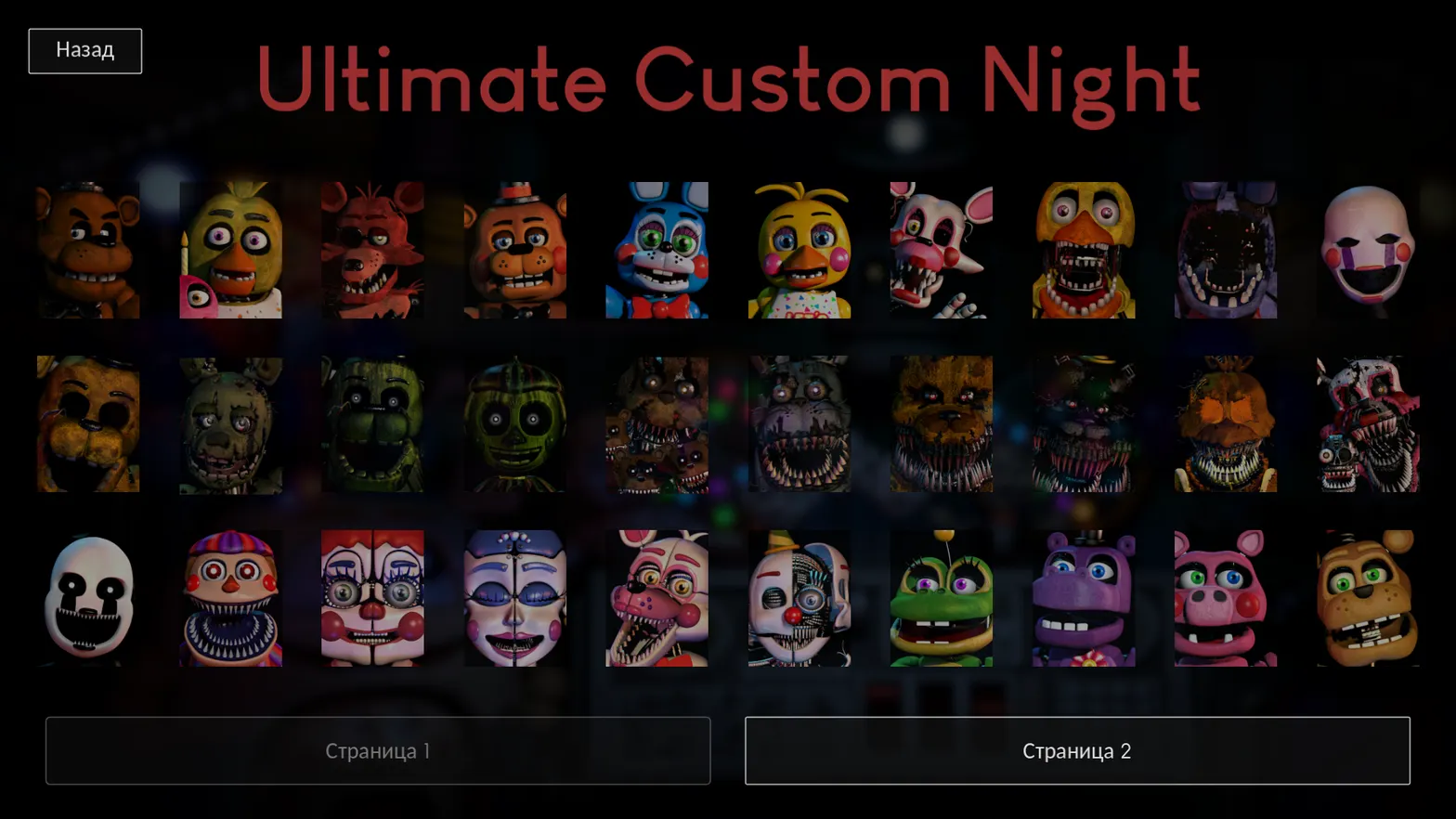Image resolution: width=1456 pixels, height=819 pixels.
Task: Select Funtime Foxy's portrait
Action: pyautogui.click(x=659, y=599)
